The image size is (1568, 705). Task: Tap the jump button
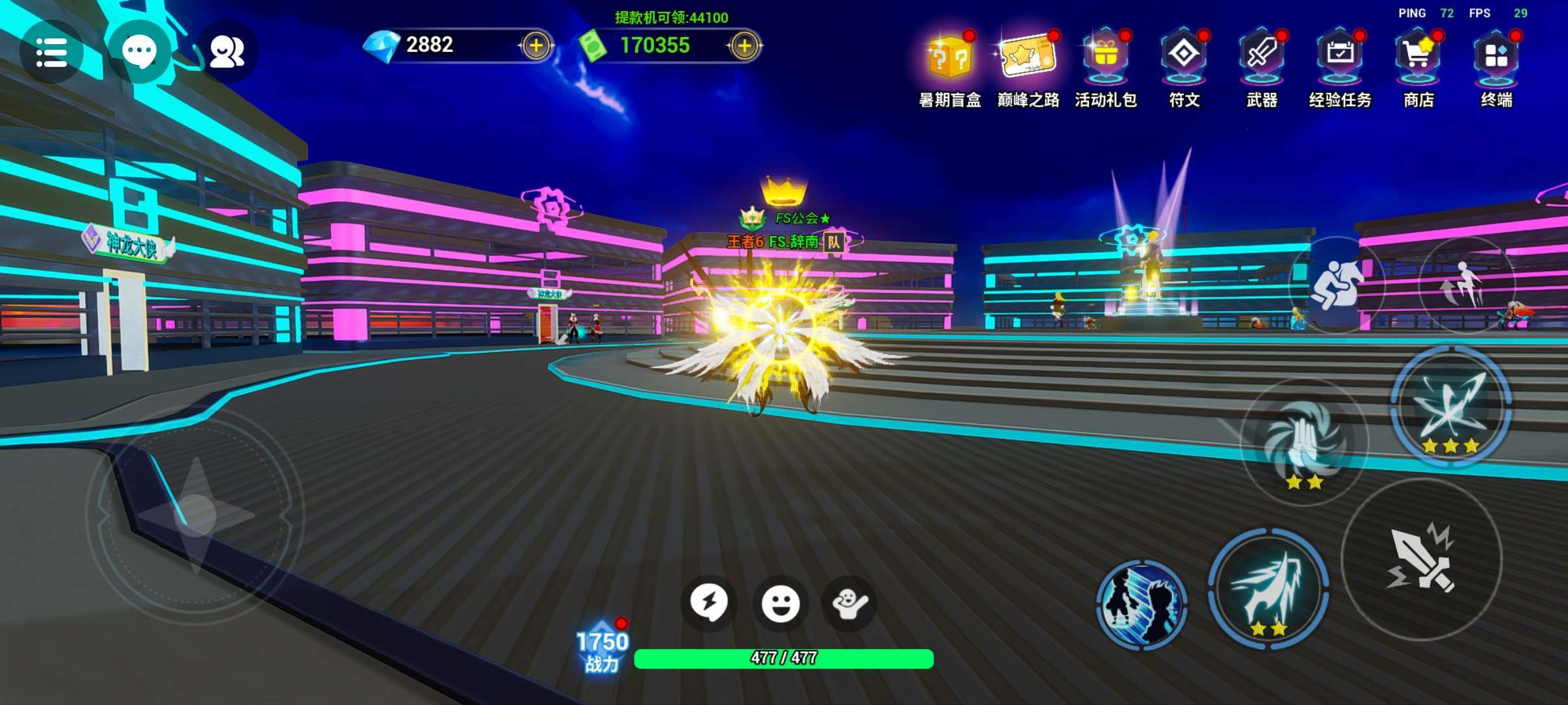click(1466, 285)
